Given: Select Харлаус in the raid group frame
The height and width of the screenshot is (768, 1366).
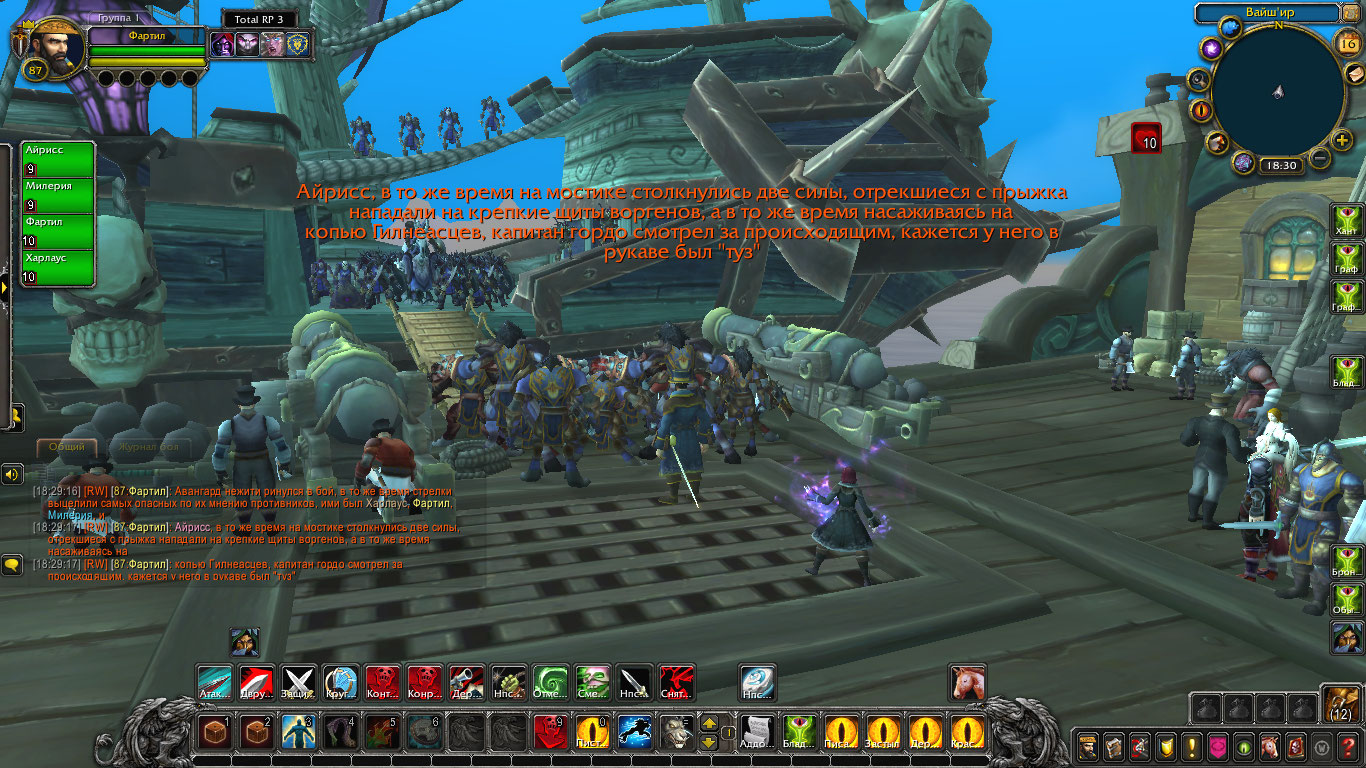Looking at the screenshot, I should (59, 266).
